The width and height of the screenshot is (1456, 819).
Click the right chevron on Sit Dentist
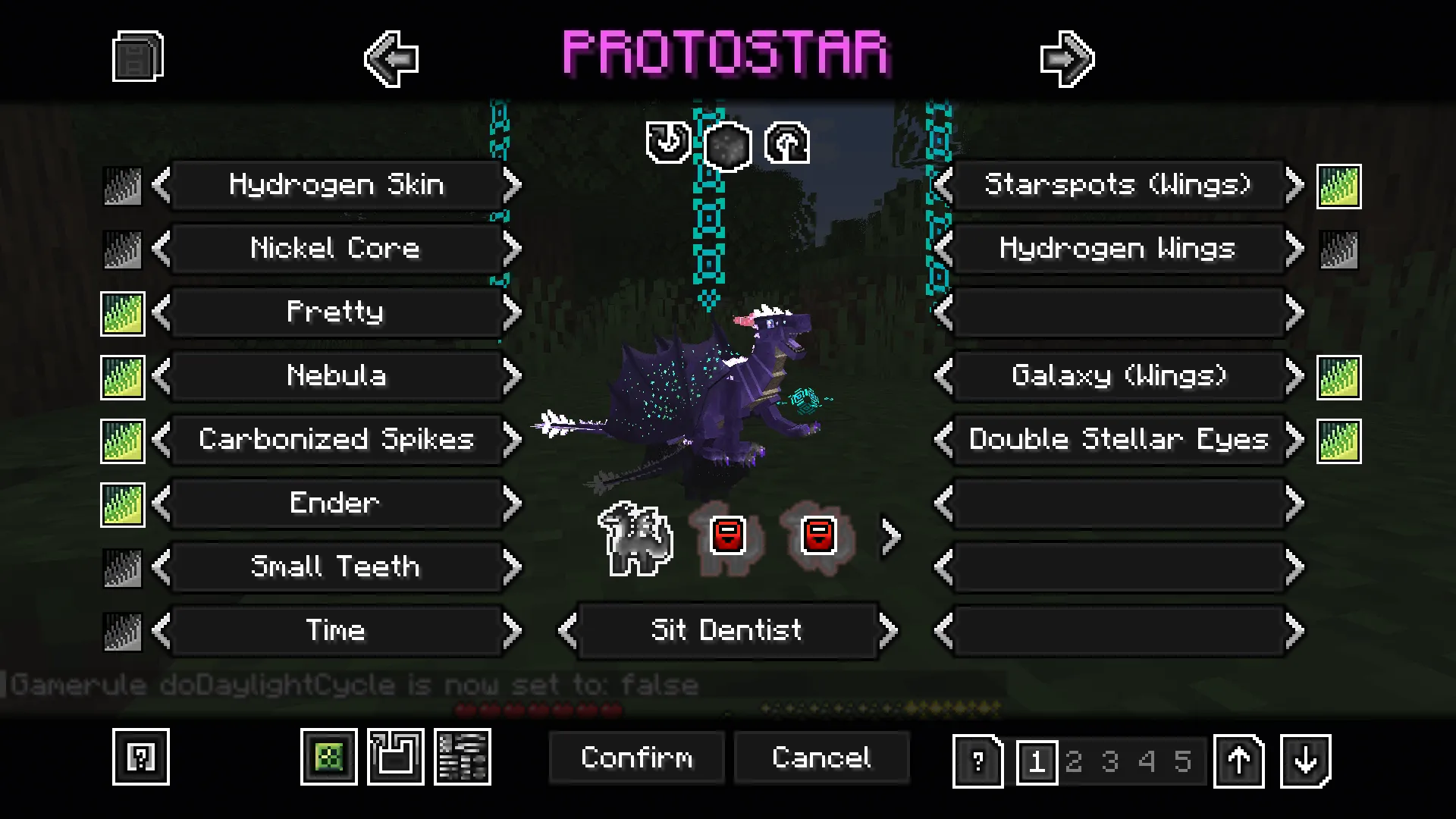887,630
